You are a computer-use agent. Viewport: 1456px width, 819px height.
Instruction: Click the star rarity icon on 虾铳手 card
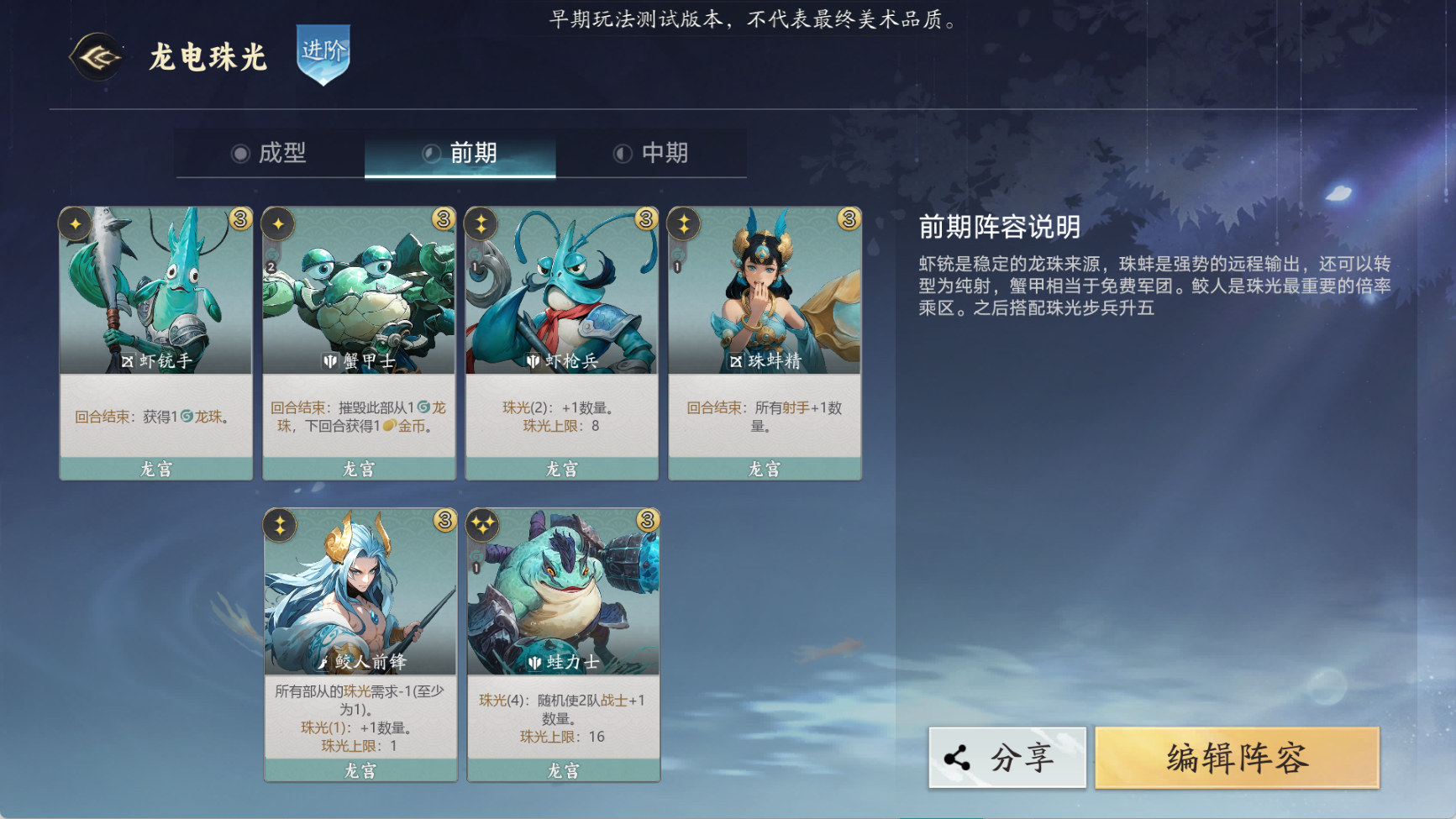point(75,223)
